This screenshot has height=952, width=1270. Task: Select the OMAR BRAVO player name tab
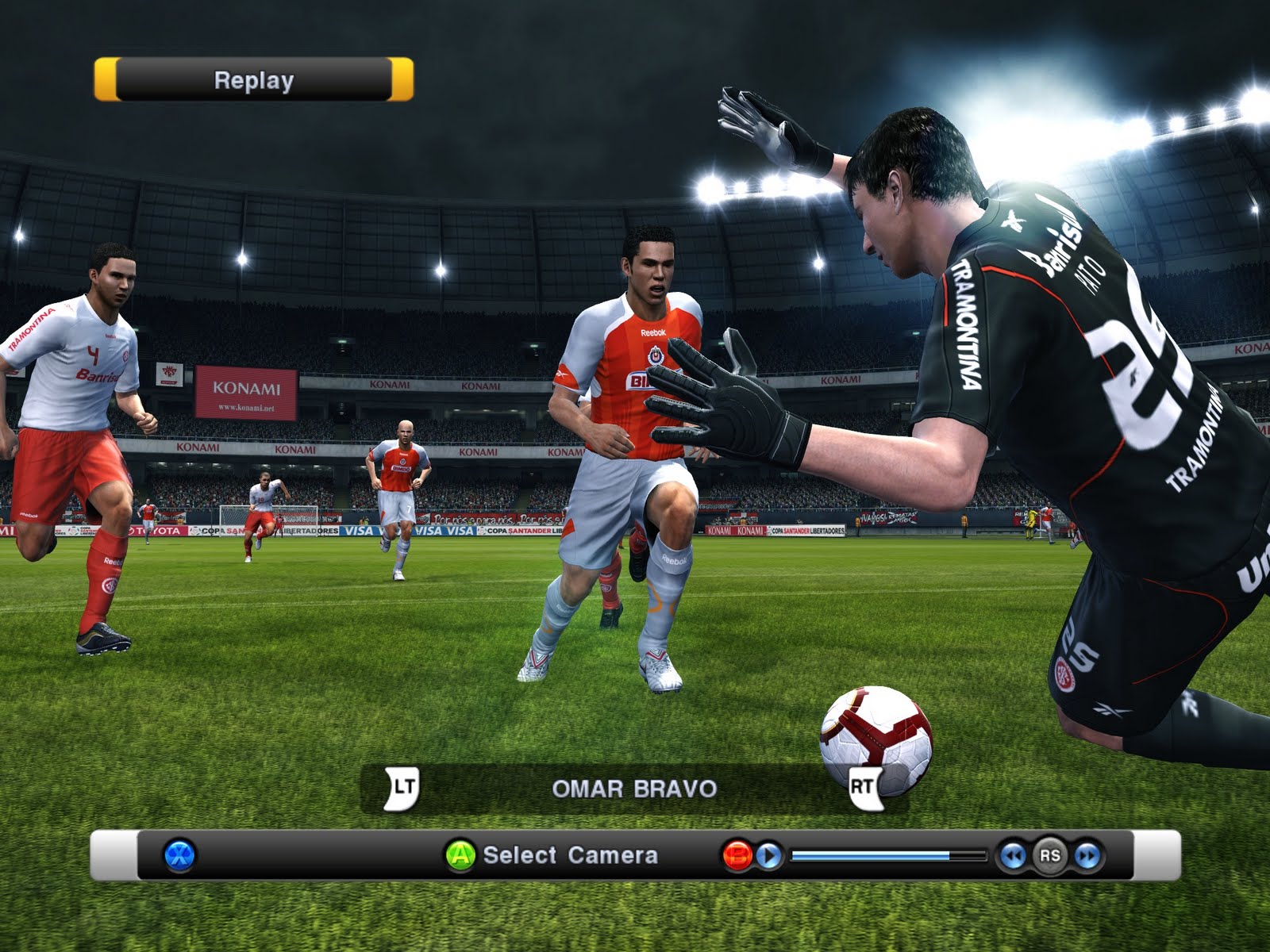pos(635,789)
